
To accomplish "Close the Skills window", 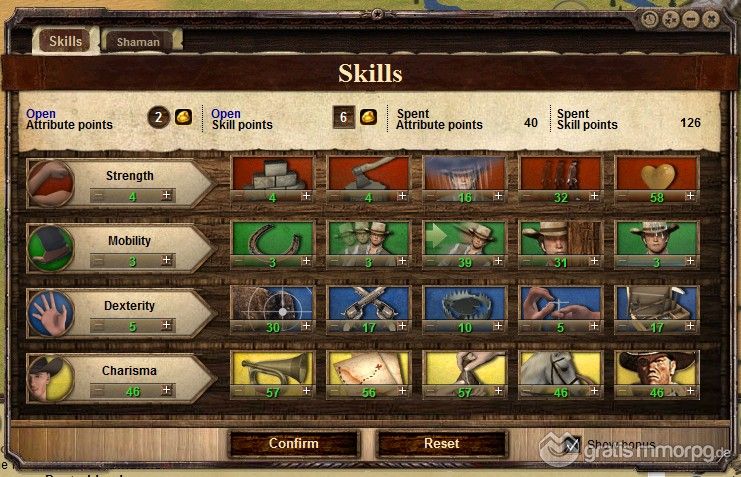I will tap(711, 18).
